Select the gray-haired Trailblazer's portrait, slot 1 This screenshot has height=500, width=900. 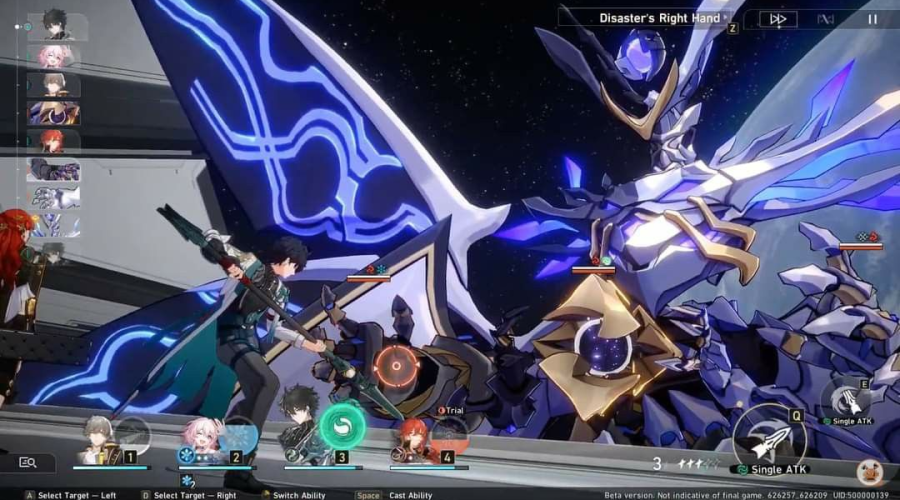click(x=102, y=440)
